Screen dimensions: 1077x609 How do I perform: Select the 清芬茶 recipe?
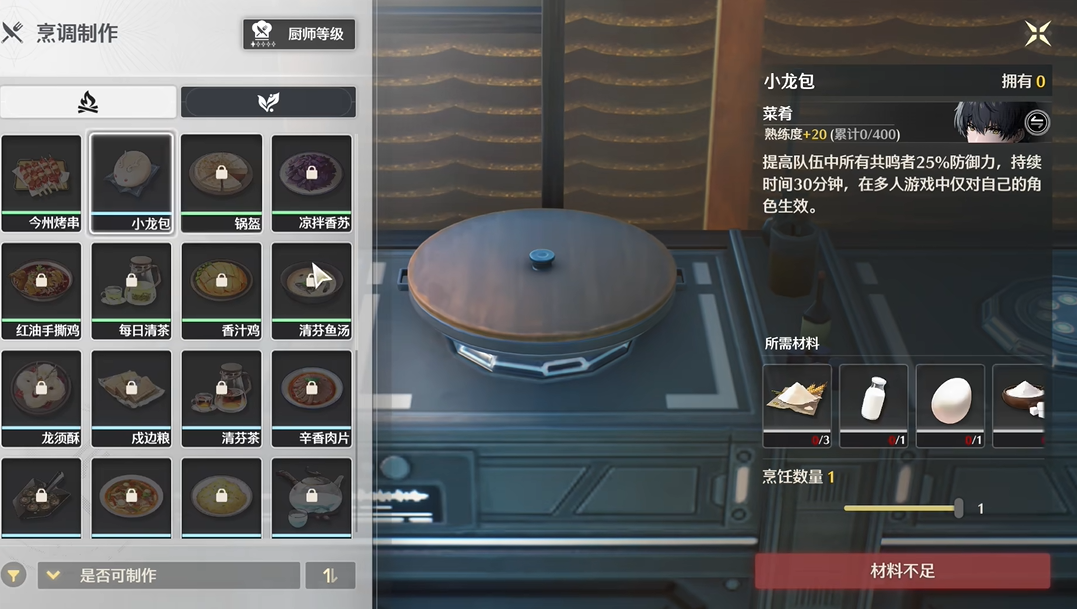(221, 397)
